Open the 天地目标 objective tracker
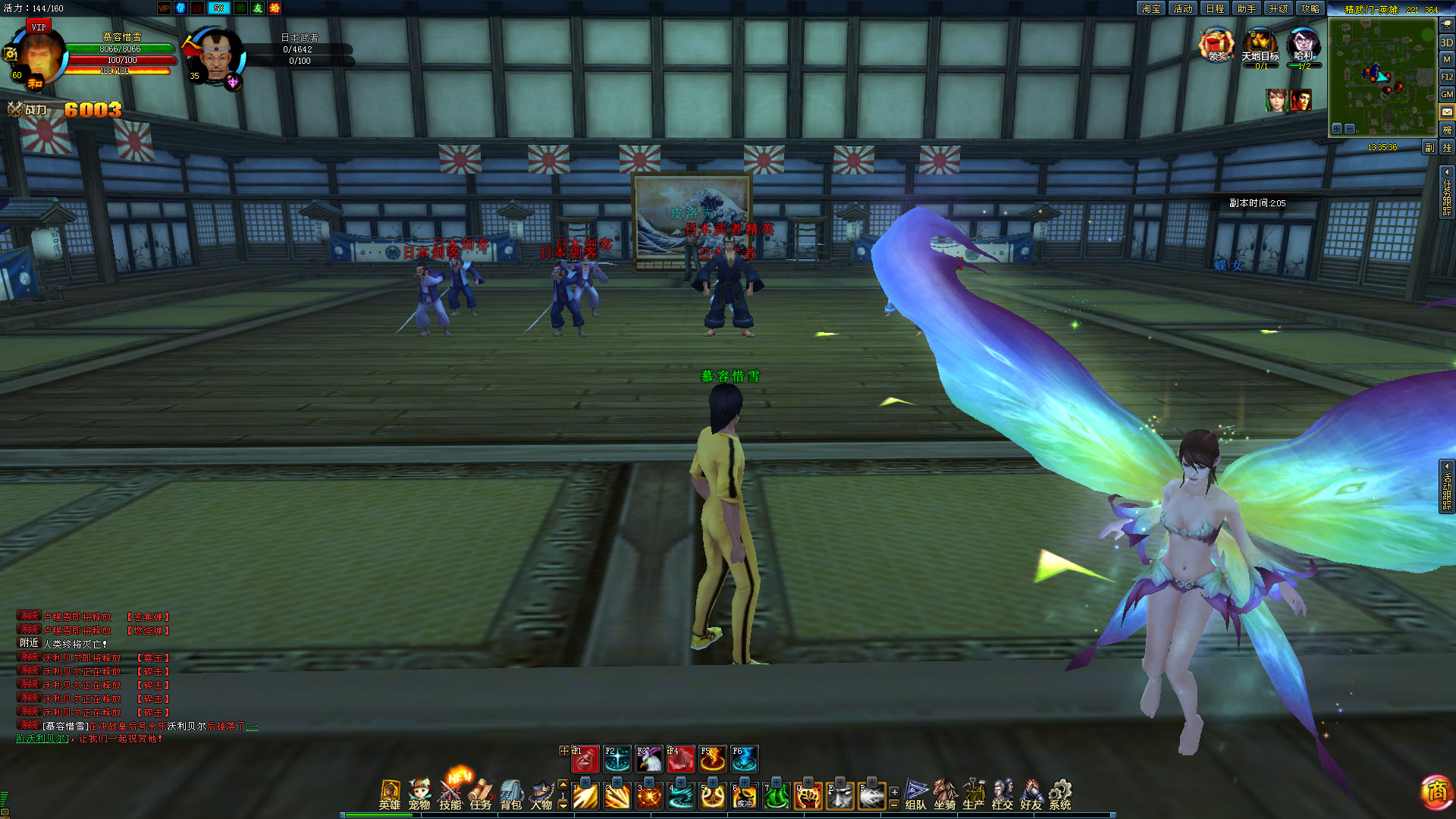Image resolution: width=1456 pixels, height=819 pixels. click(1260, 44)
